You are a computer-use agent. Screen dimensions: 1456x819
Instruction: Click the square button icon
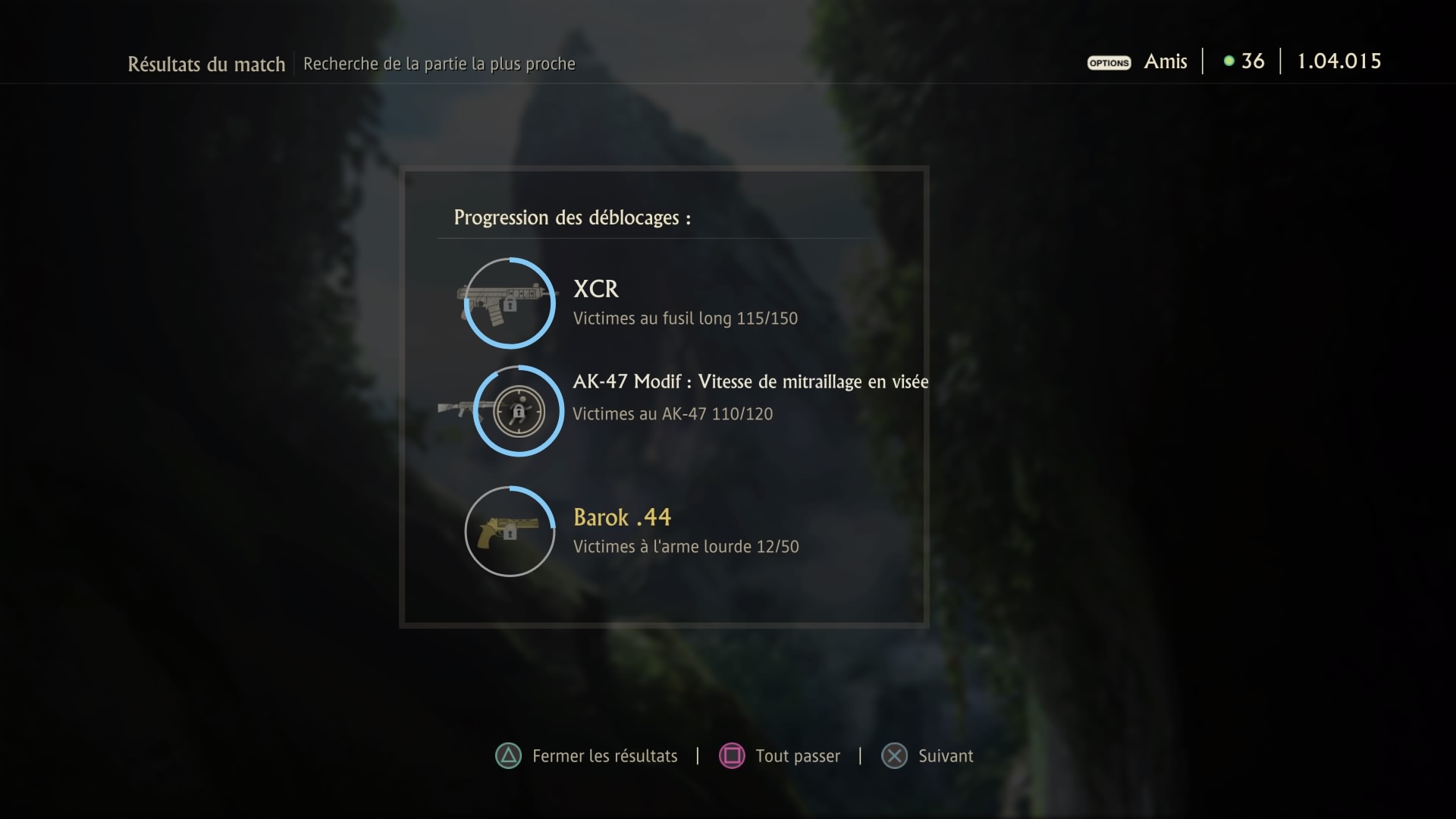click(x=732, y=755)
